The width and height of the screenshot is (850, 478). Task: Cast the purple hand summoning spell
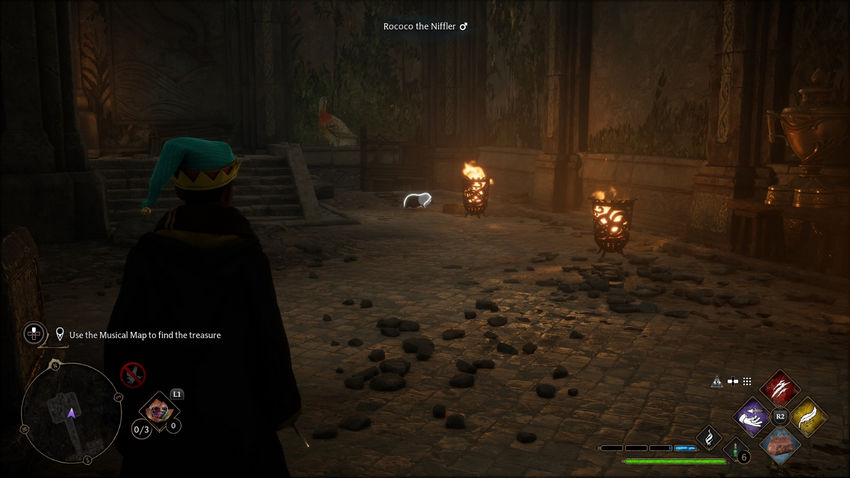tap(753, 416)
